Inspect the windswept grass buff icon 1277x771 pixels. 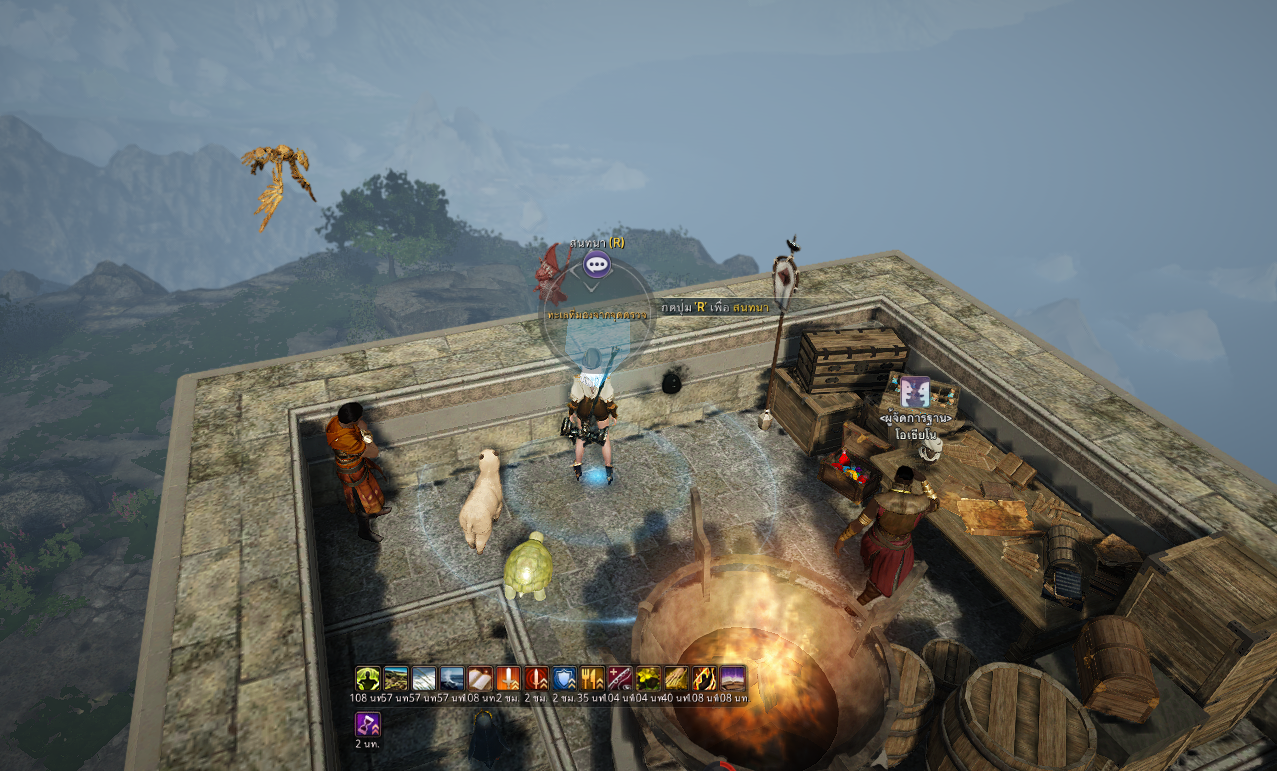click(424, 679)
